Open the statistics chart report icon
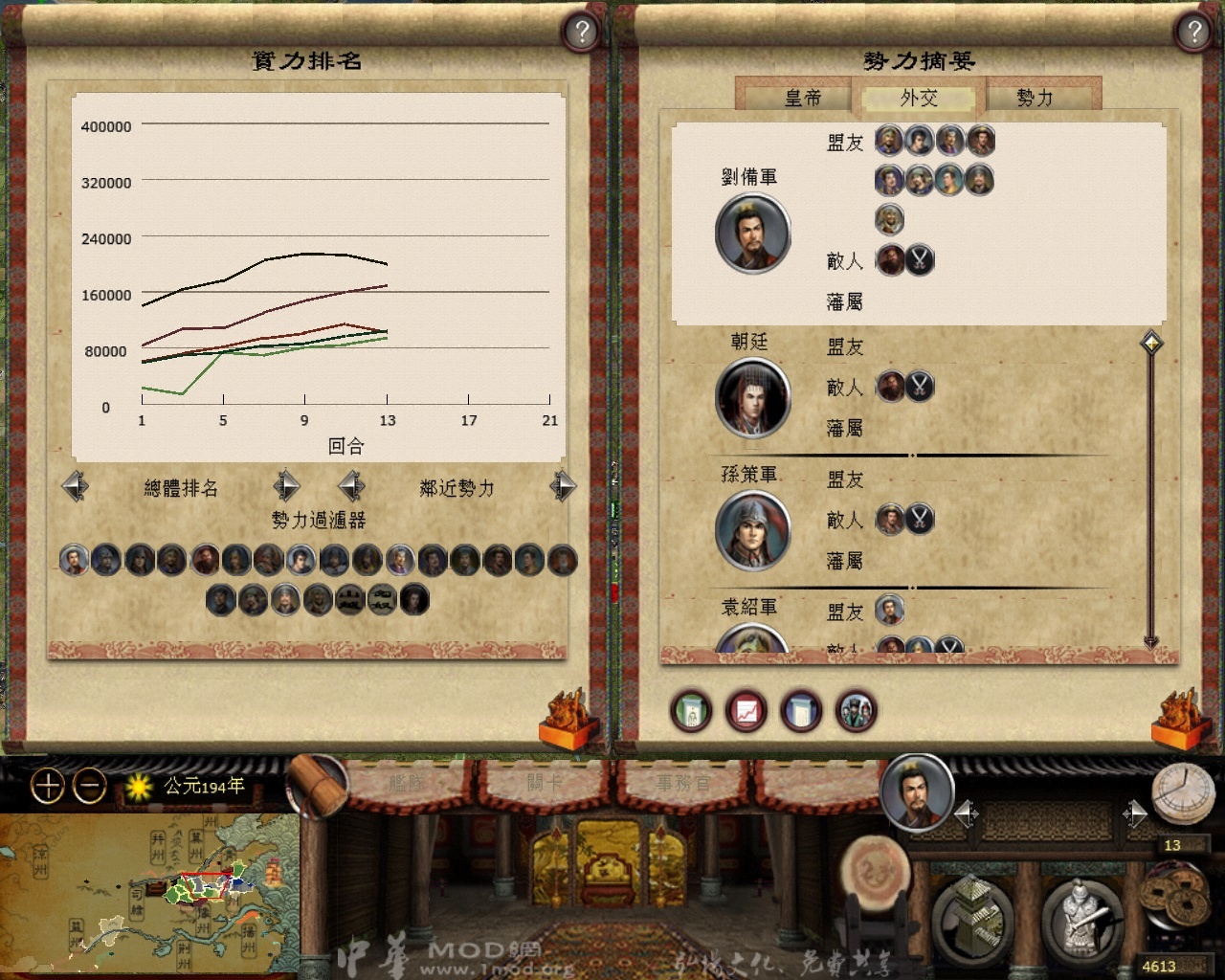 click(x=746, y=711)
